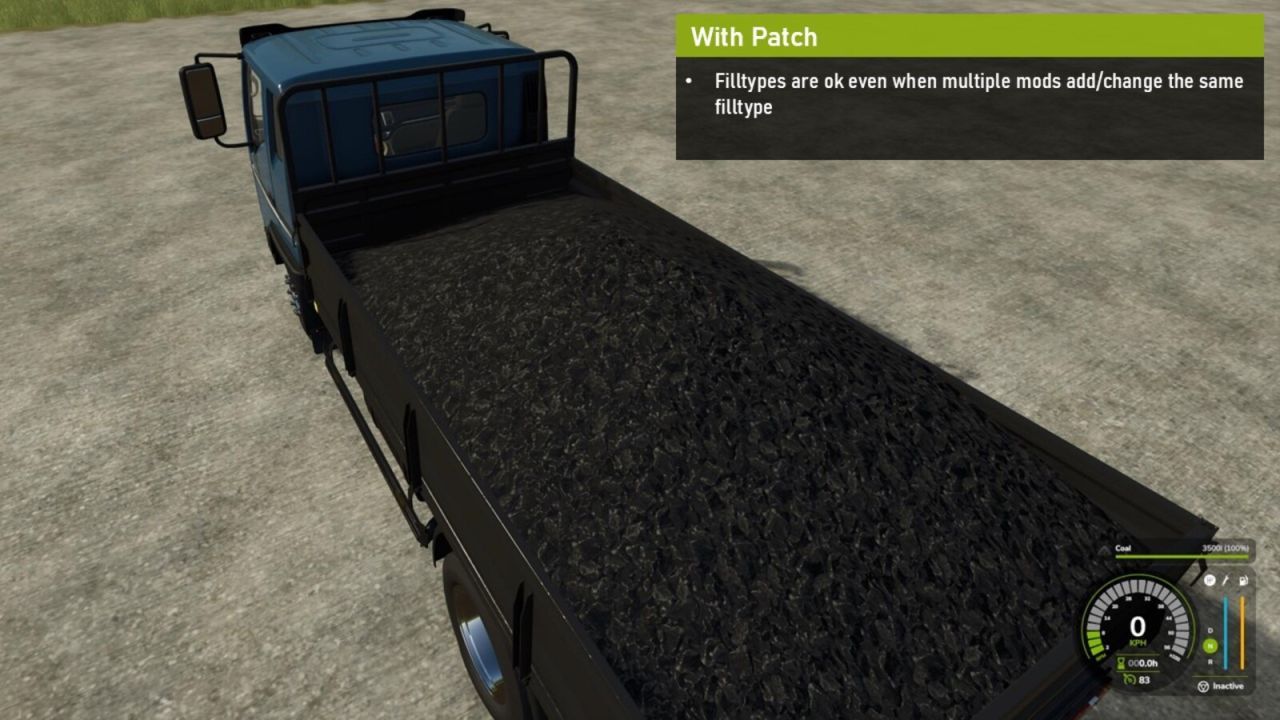Click the Coal filltype label on the HUD
The image size is (1280, 720).
pyautogui.click(x=1122, y=547)
